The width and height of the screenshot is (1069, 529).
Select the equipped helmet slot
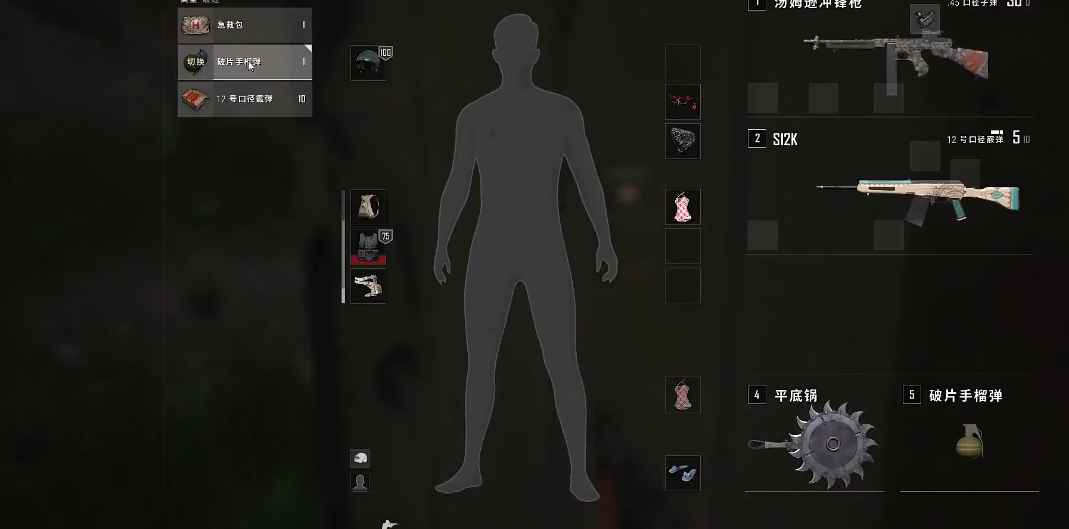click(x=368, y=63)
